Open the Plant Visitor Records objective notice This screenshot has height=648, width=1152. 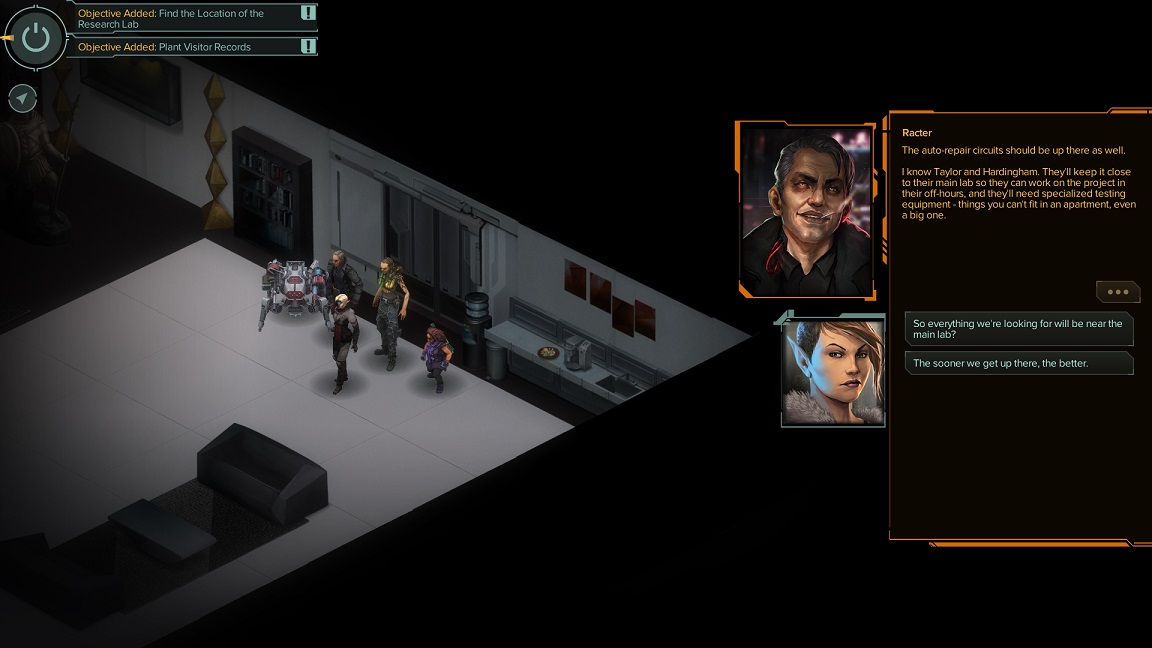click(190, 47)
